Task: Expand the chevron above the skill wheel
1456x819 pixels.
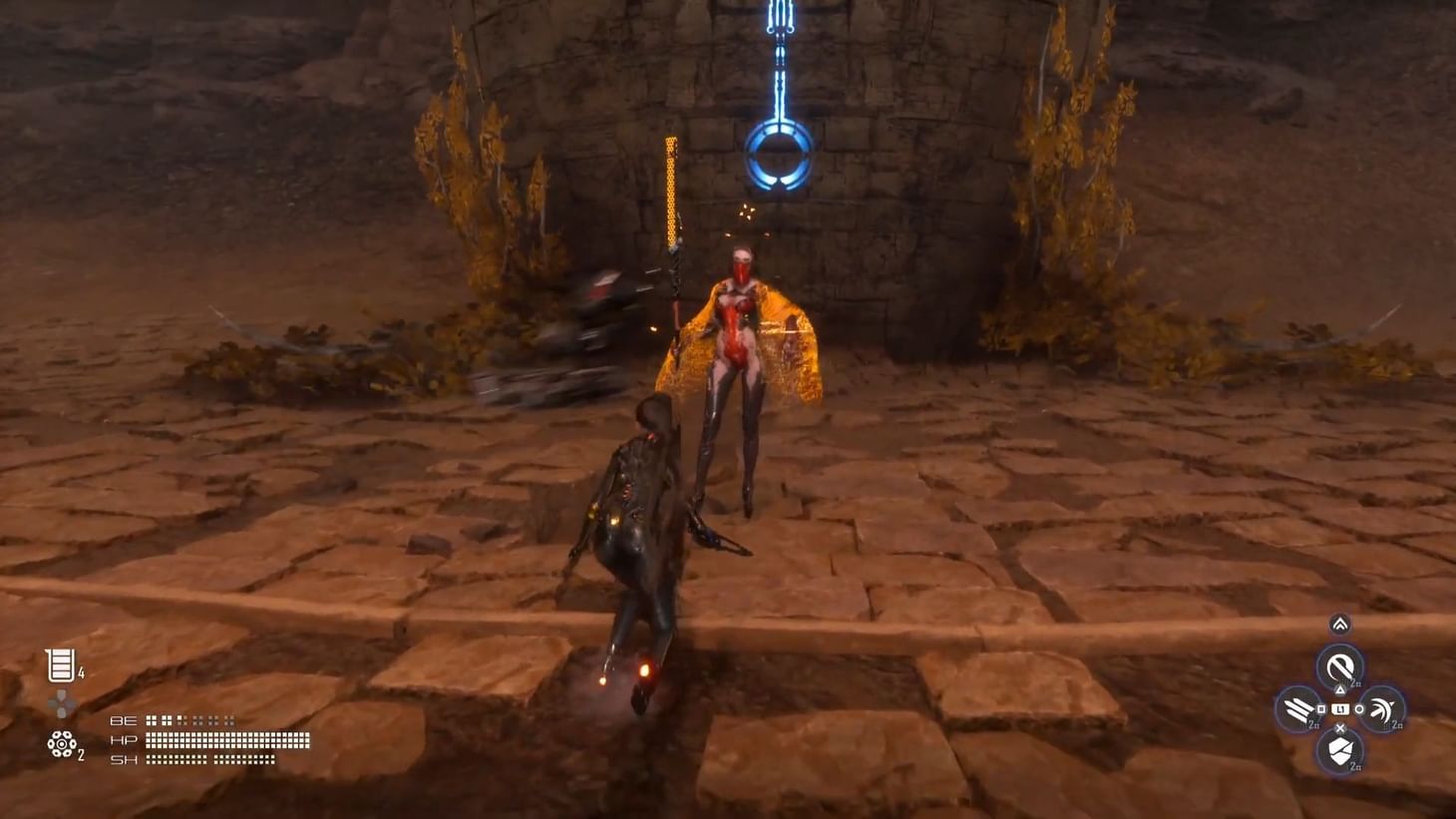Action: click(1340, 624)
